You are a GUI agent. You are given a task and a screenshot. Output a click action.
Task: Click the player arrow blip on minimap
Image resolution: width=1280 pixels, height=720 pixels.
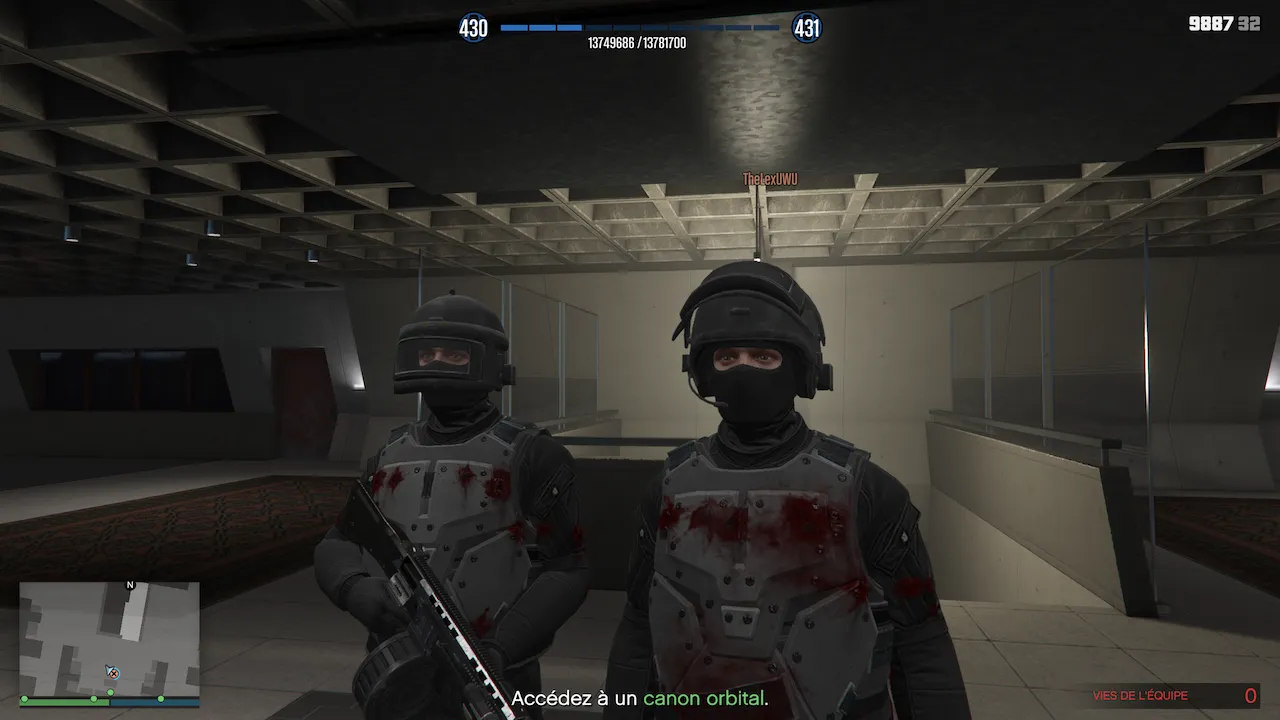(109, 668)
